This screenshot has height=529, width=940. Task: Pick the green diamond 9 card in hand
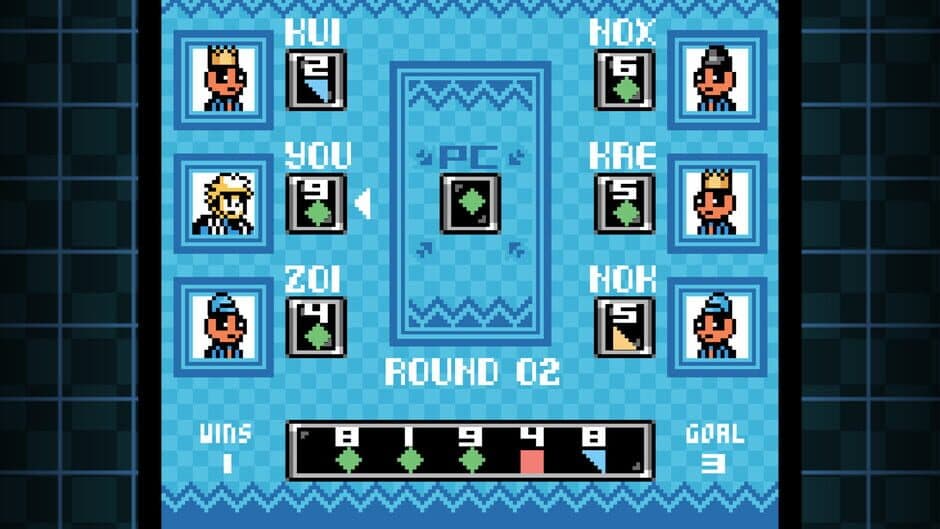471,451
